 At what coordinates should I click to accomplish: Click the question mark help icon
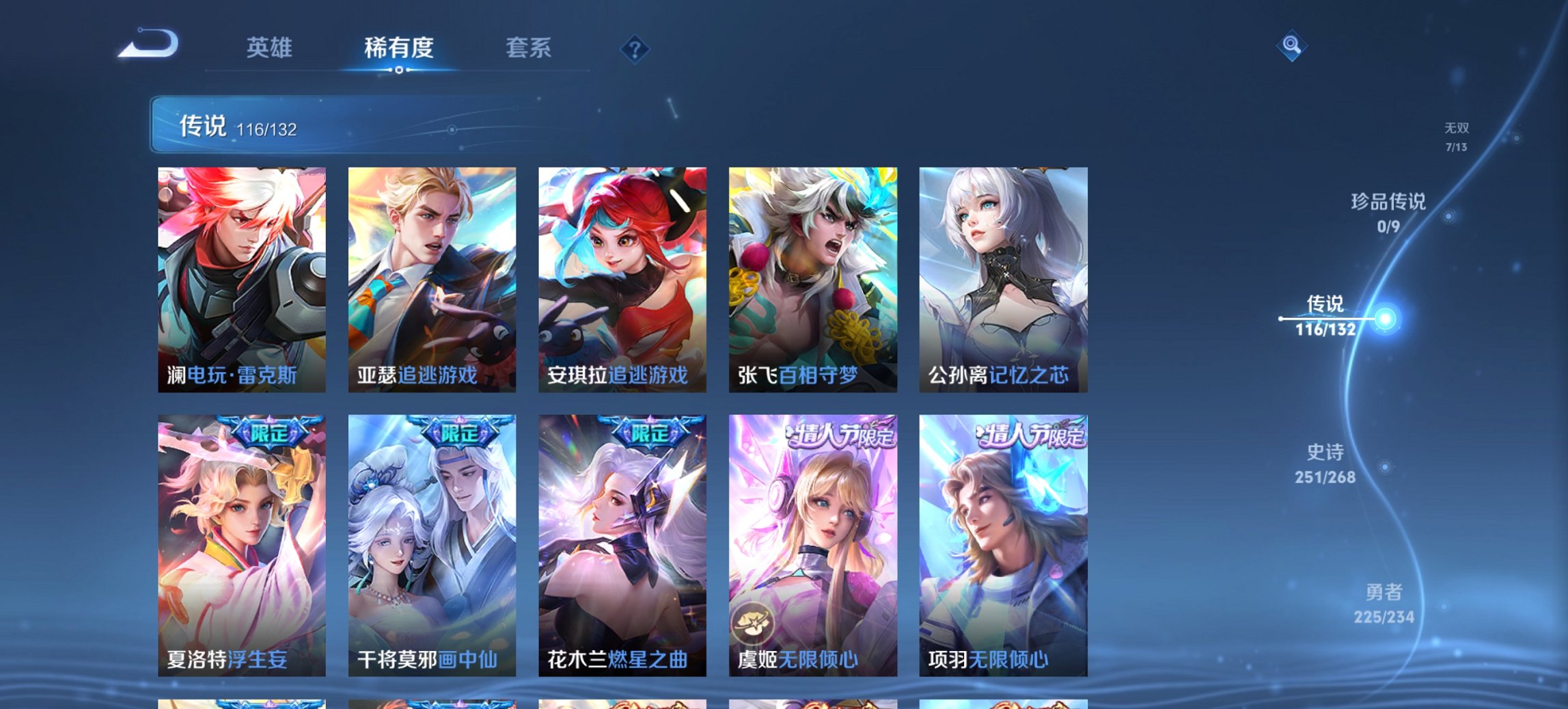635,49
